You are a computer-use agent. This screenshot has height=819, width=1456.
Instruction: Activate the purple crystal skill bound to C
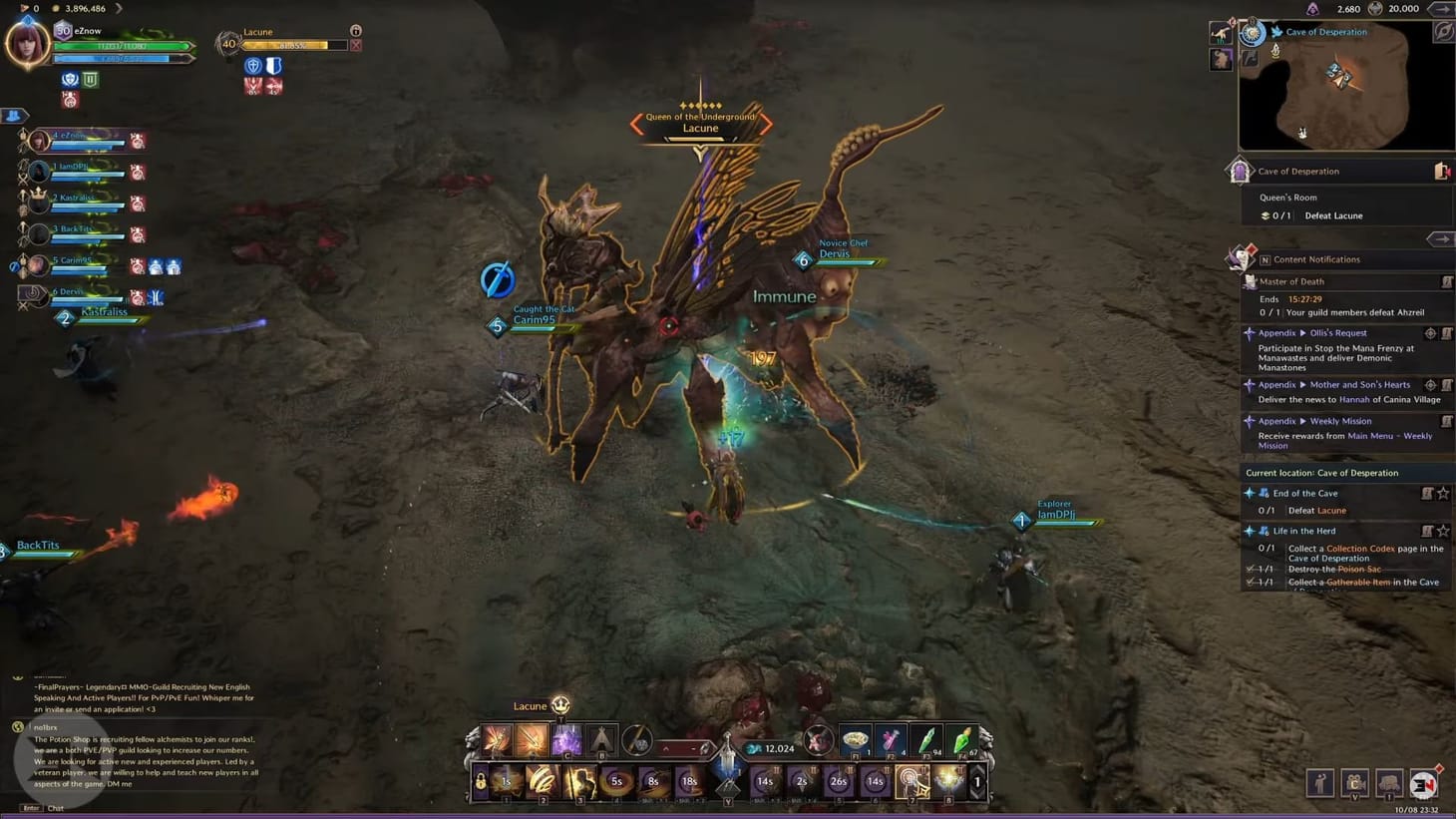[x=567, y=740]
